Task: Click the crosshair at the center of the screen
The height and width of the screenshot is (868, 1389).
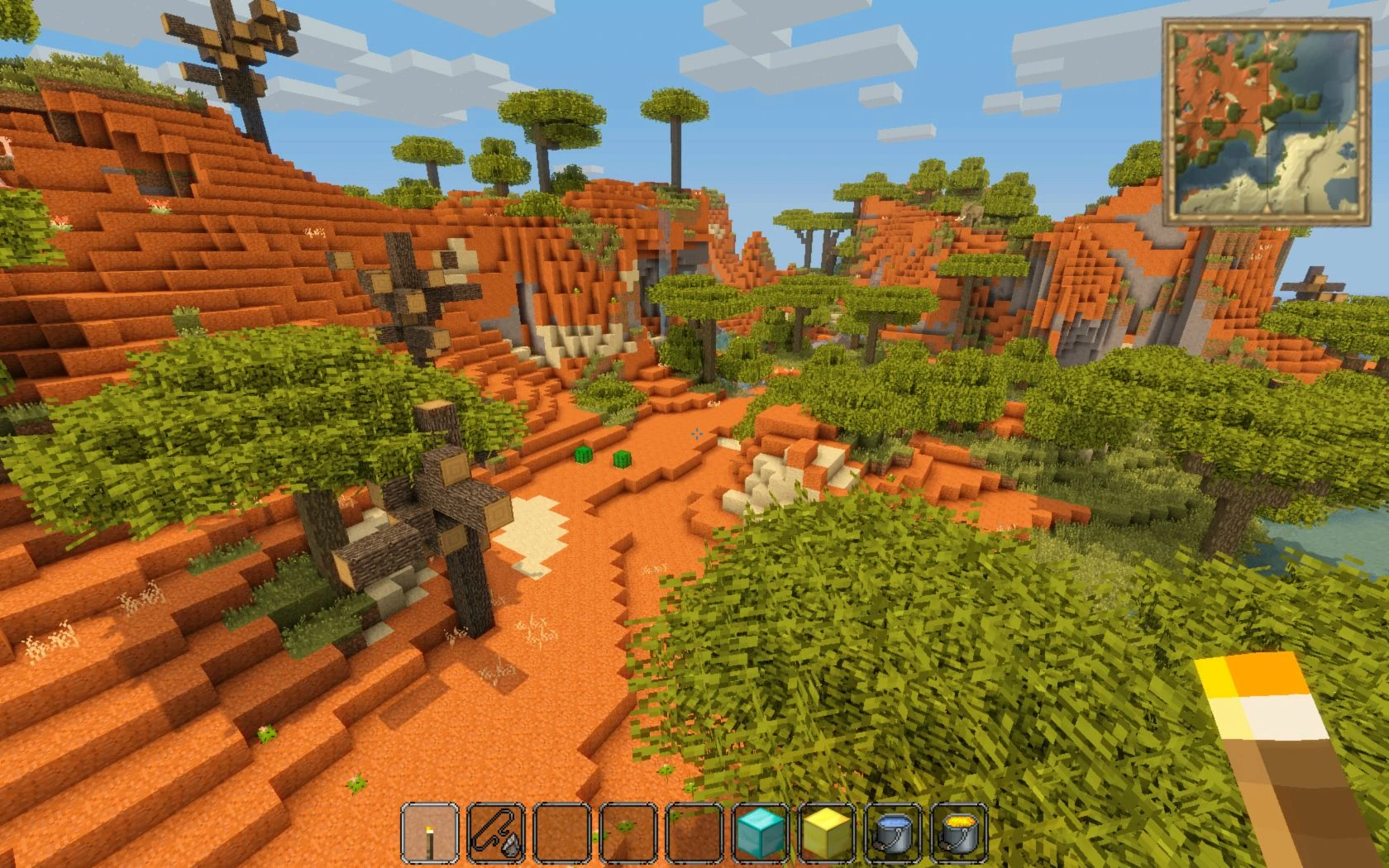Action: [x=697, y=434]
